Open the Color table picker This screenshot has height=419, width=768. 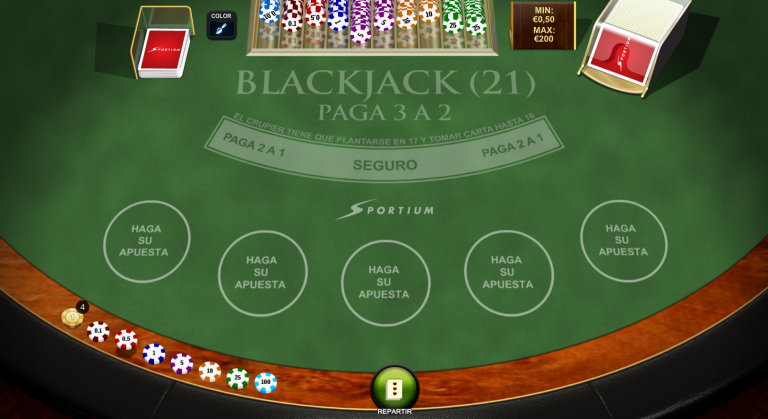pyautogui.click(x=221, y=25)
